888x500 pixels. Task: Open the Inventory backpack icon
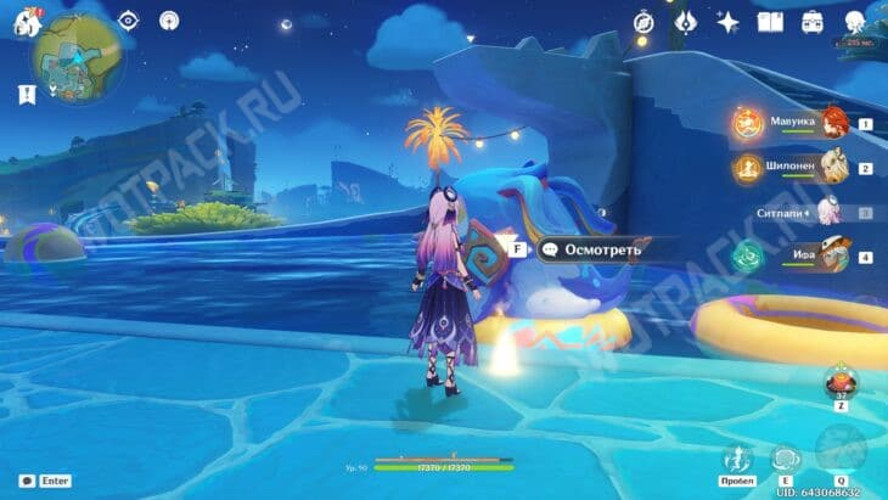tap(812, 22)
